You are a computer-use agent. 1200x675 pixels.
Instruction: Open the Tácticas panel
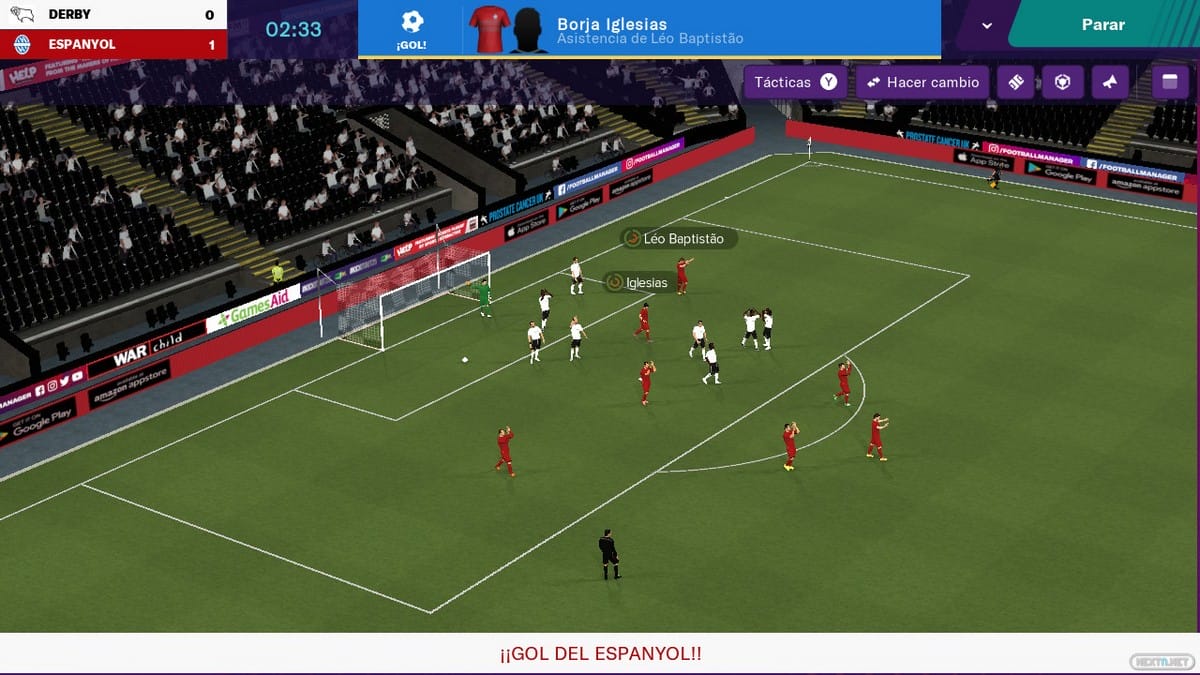click(795, 82)
